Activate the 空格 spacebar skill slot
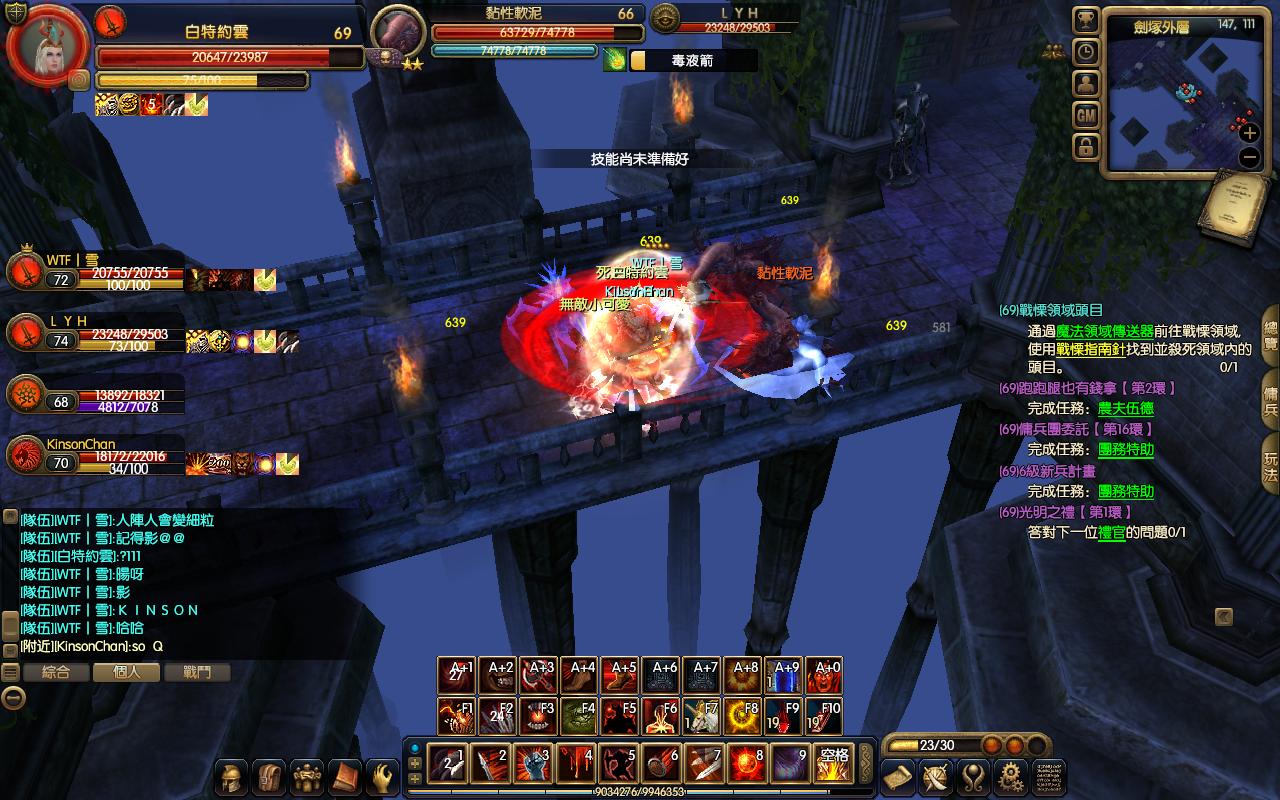Viewport: 1280px width, 800px height. pyautogui.click(x=833, y=764)
